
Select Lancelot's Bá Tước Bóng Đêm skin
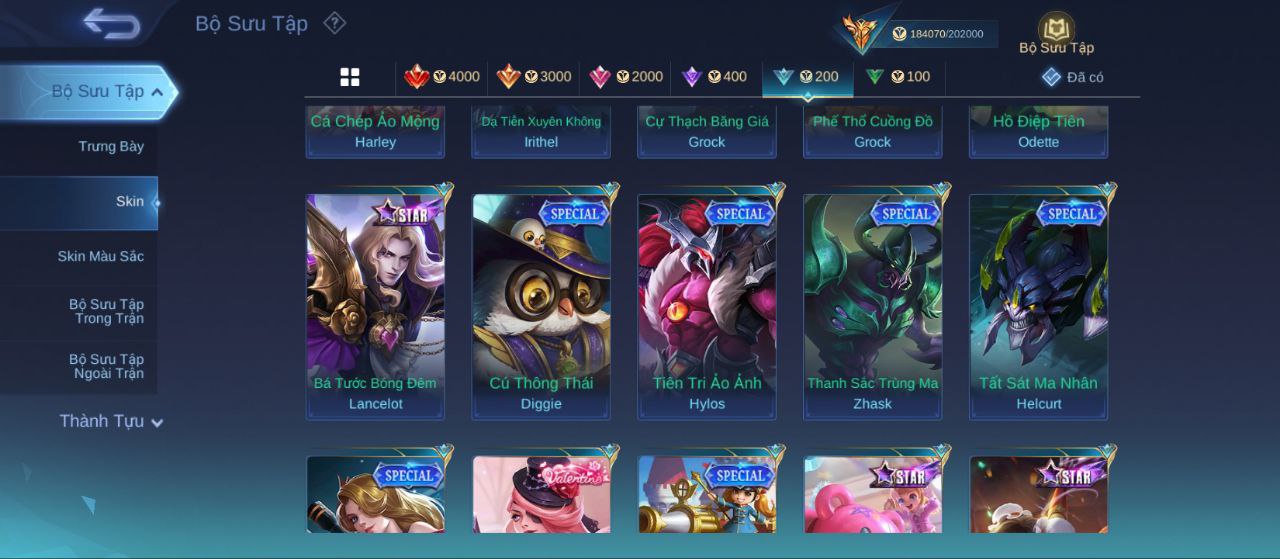tap(375, 305)
